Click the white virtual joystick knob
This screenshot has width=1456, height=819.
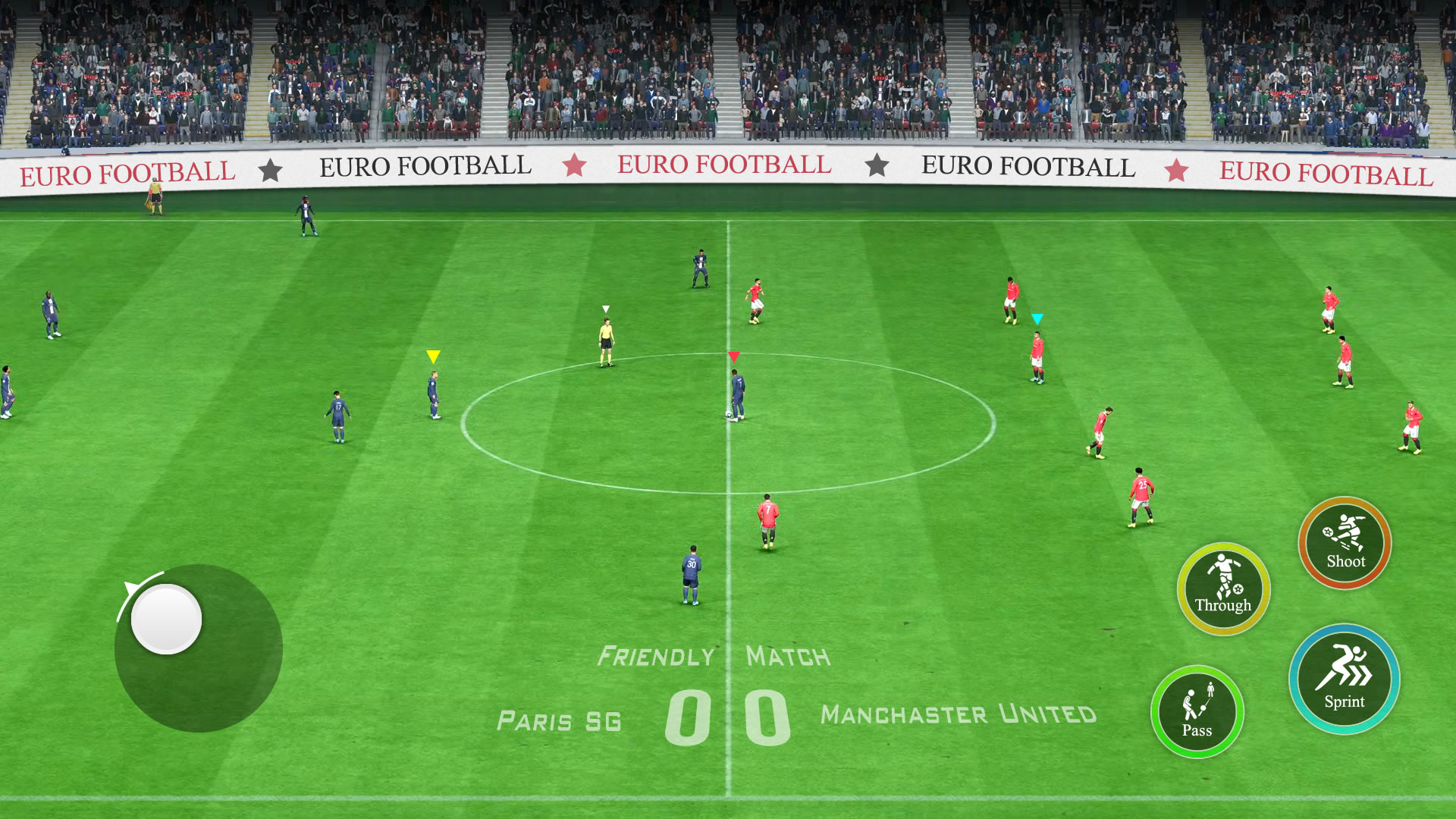166,619
